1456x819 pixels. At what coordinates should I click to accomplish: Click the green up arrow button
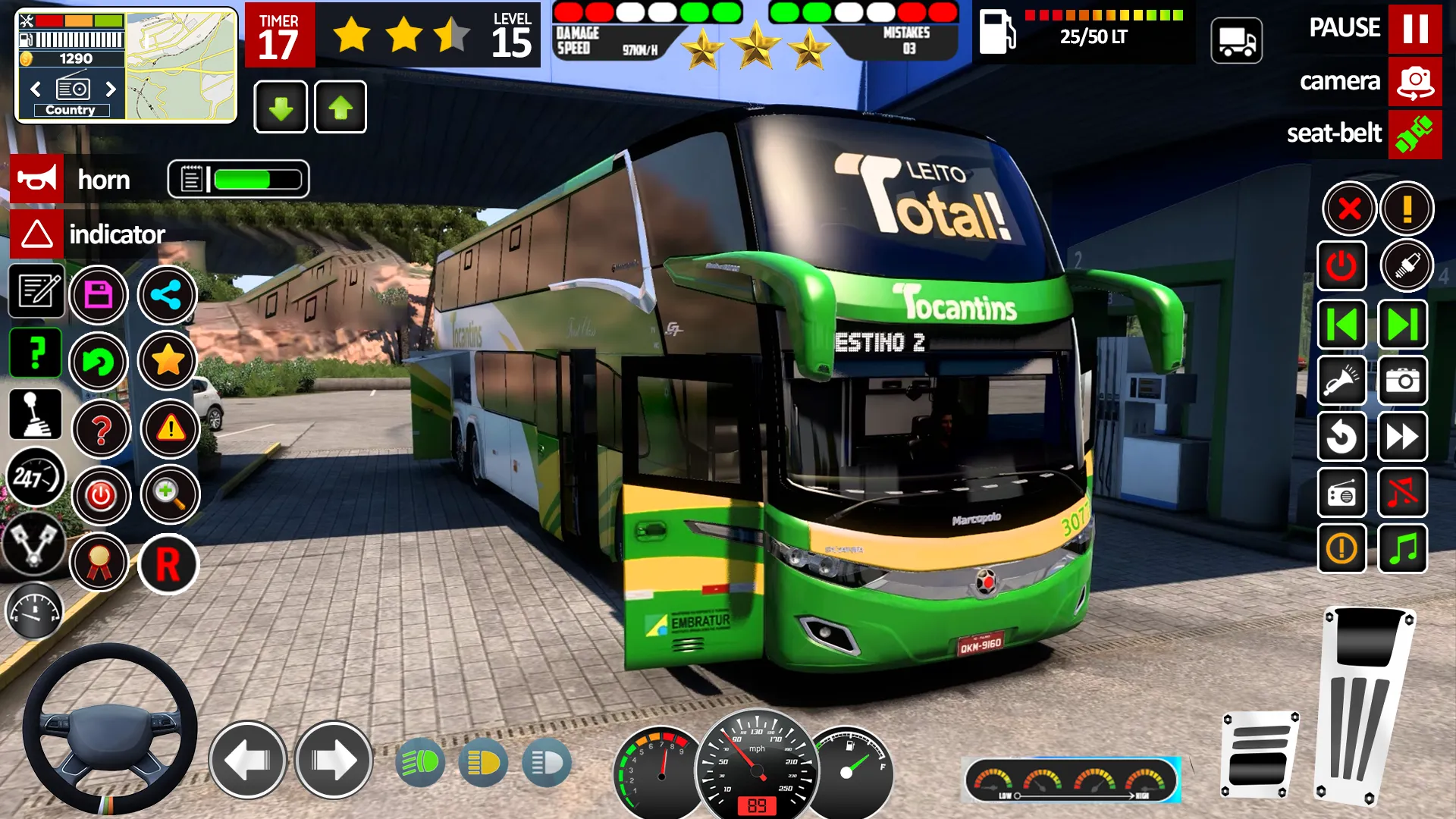point(340,108)
